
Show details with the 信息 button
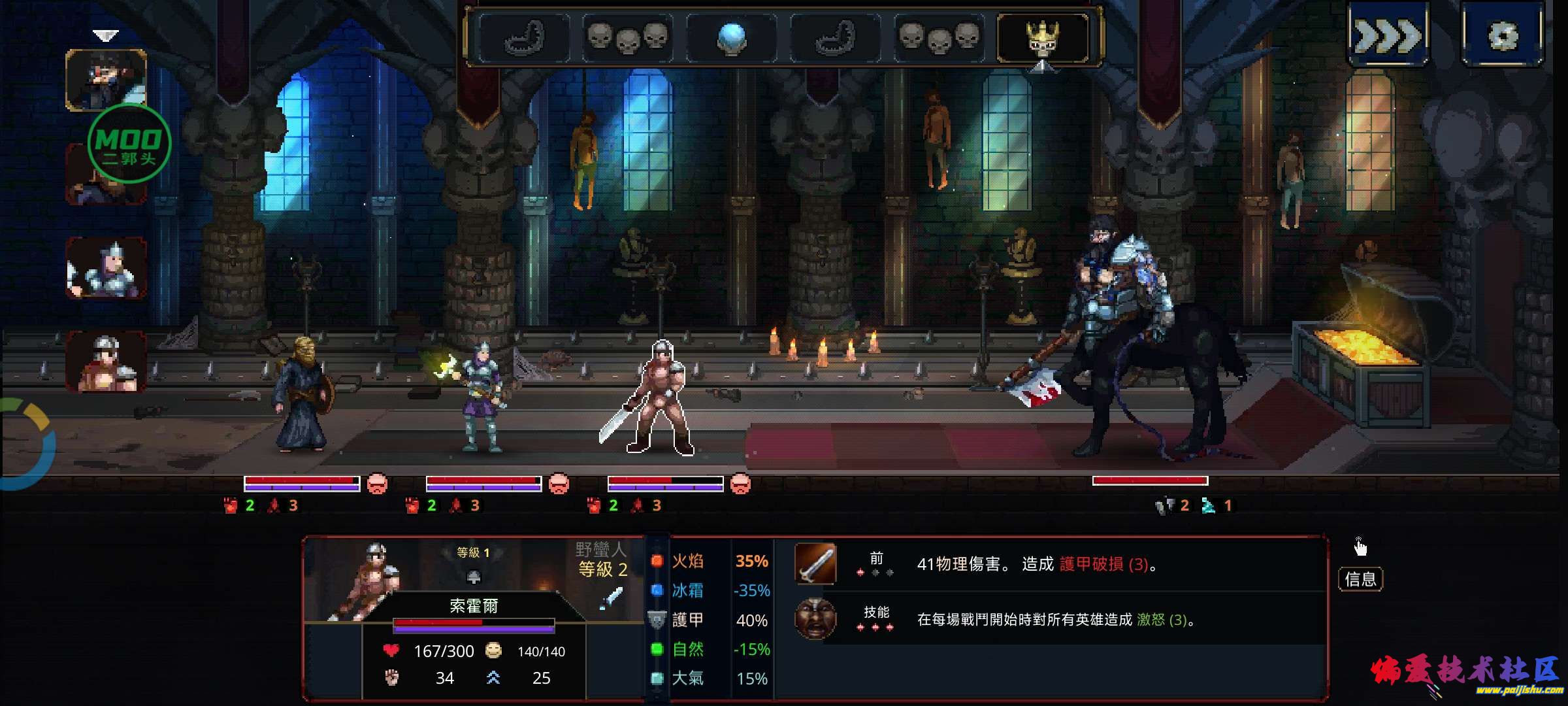1360,579
